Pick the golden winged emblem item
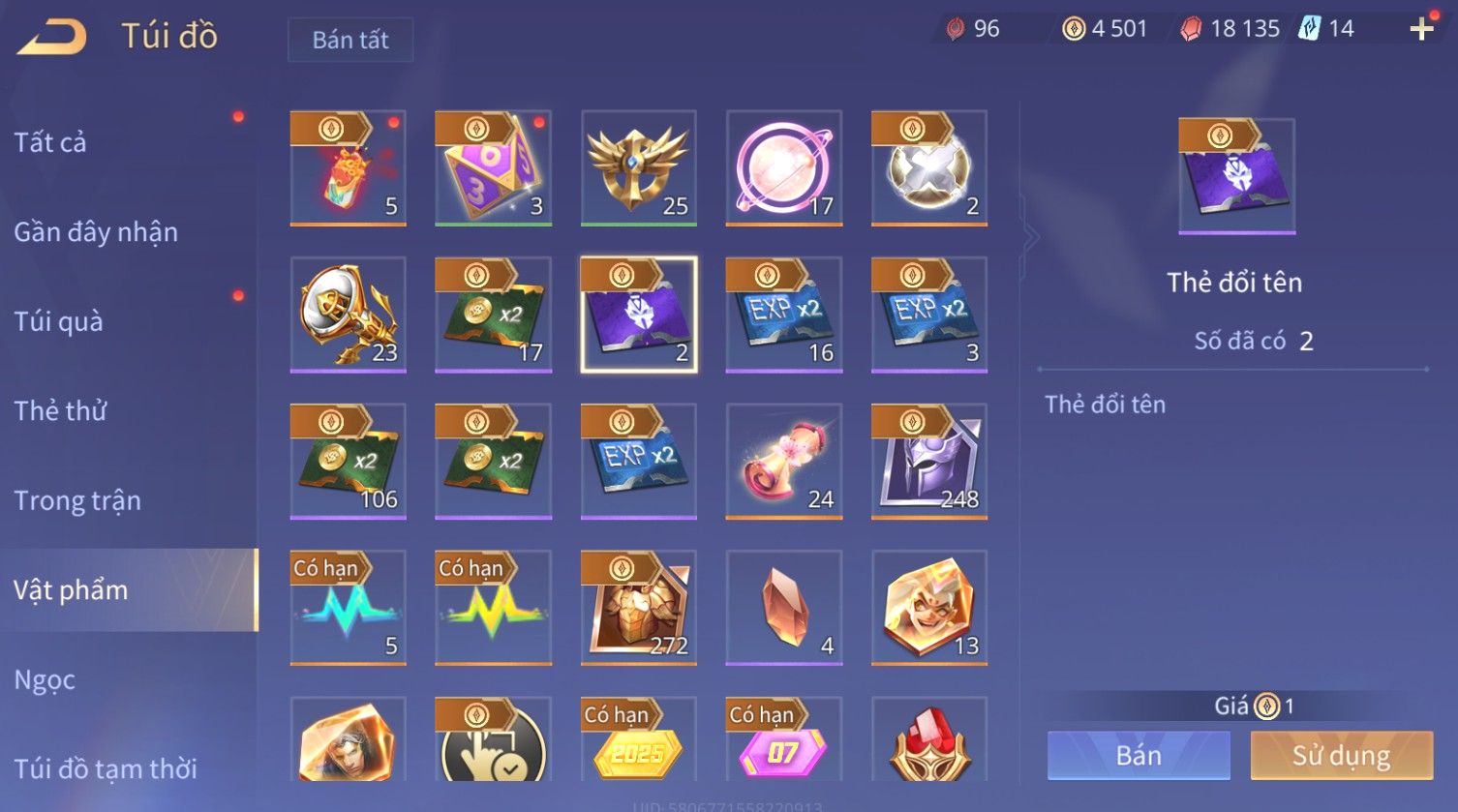 click(639, 167)
